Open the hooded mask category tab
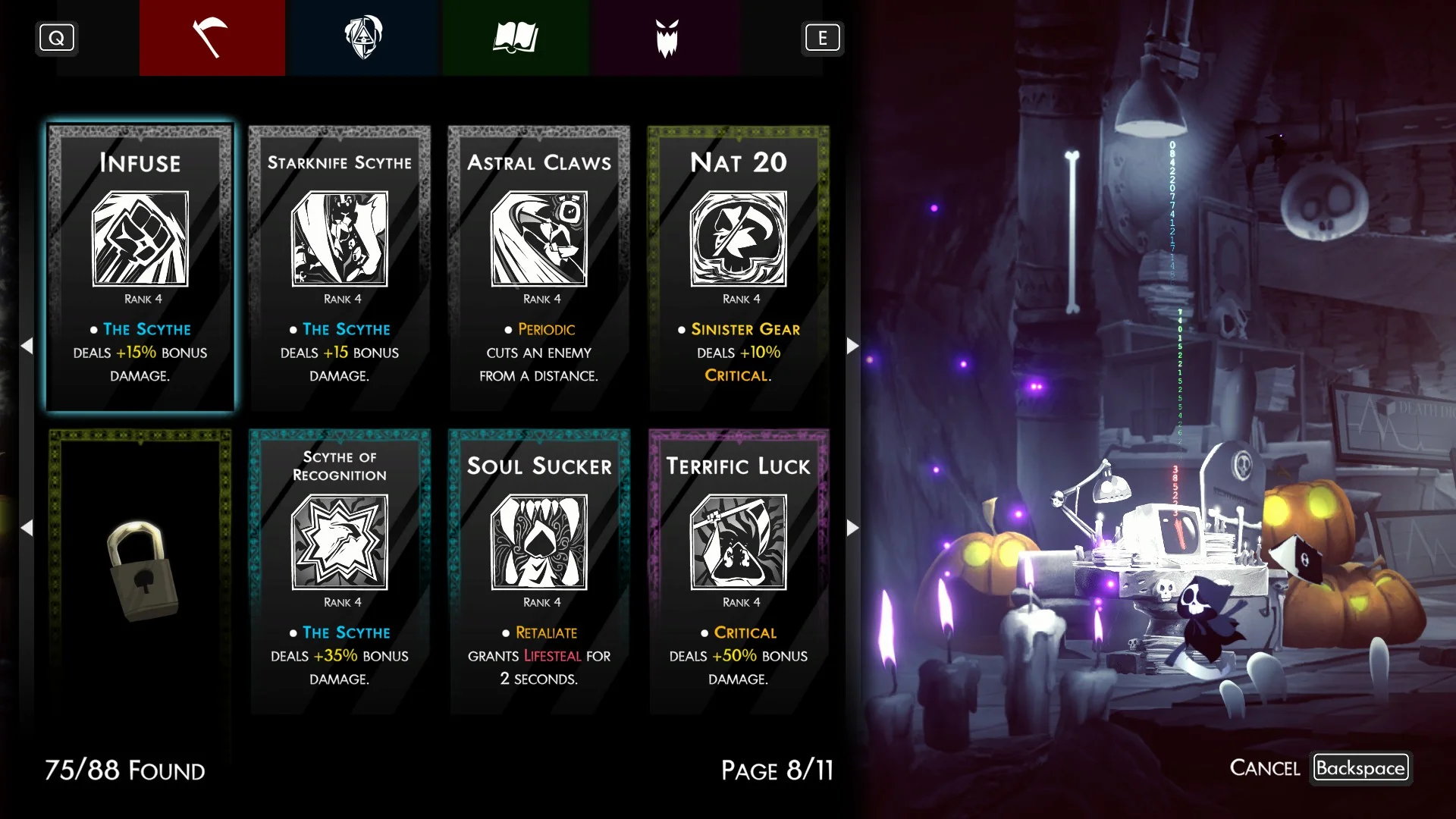Viewport: 1456px width, 819px height. 363,38
